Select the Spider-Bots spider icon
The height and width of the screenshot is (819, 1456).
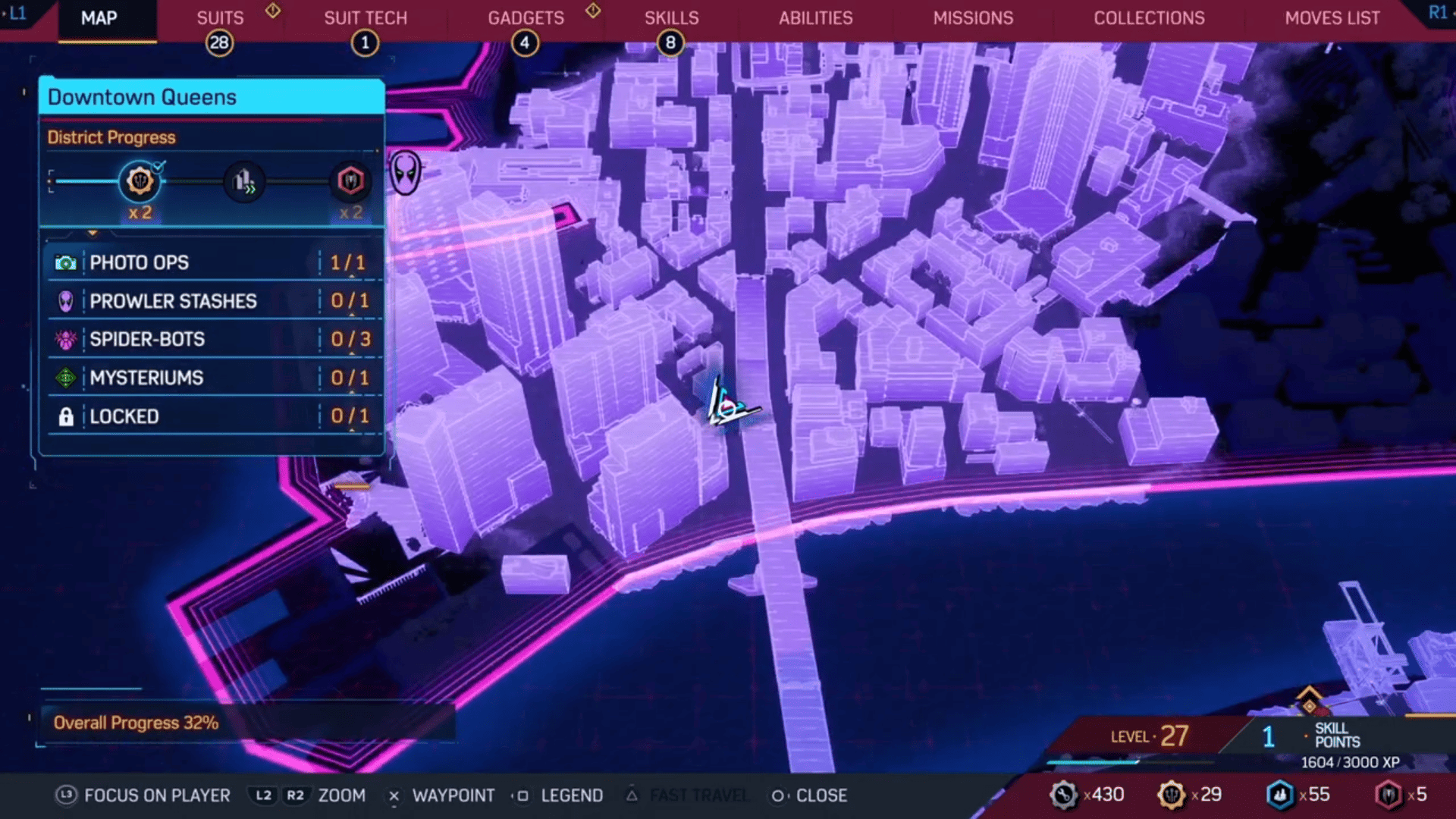(x=67, y=340)
